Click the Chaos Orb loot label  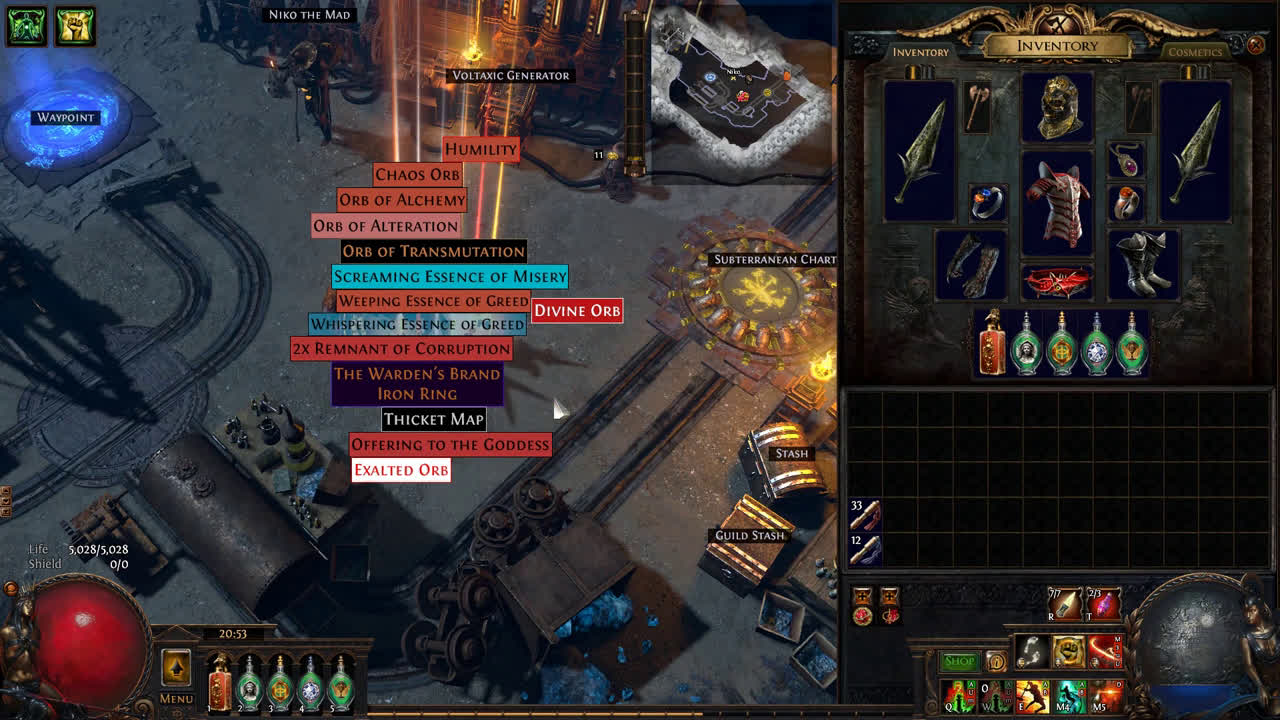417,175
